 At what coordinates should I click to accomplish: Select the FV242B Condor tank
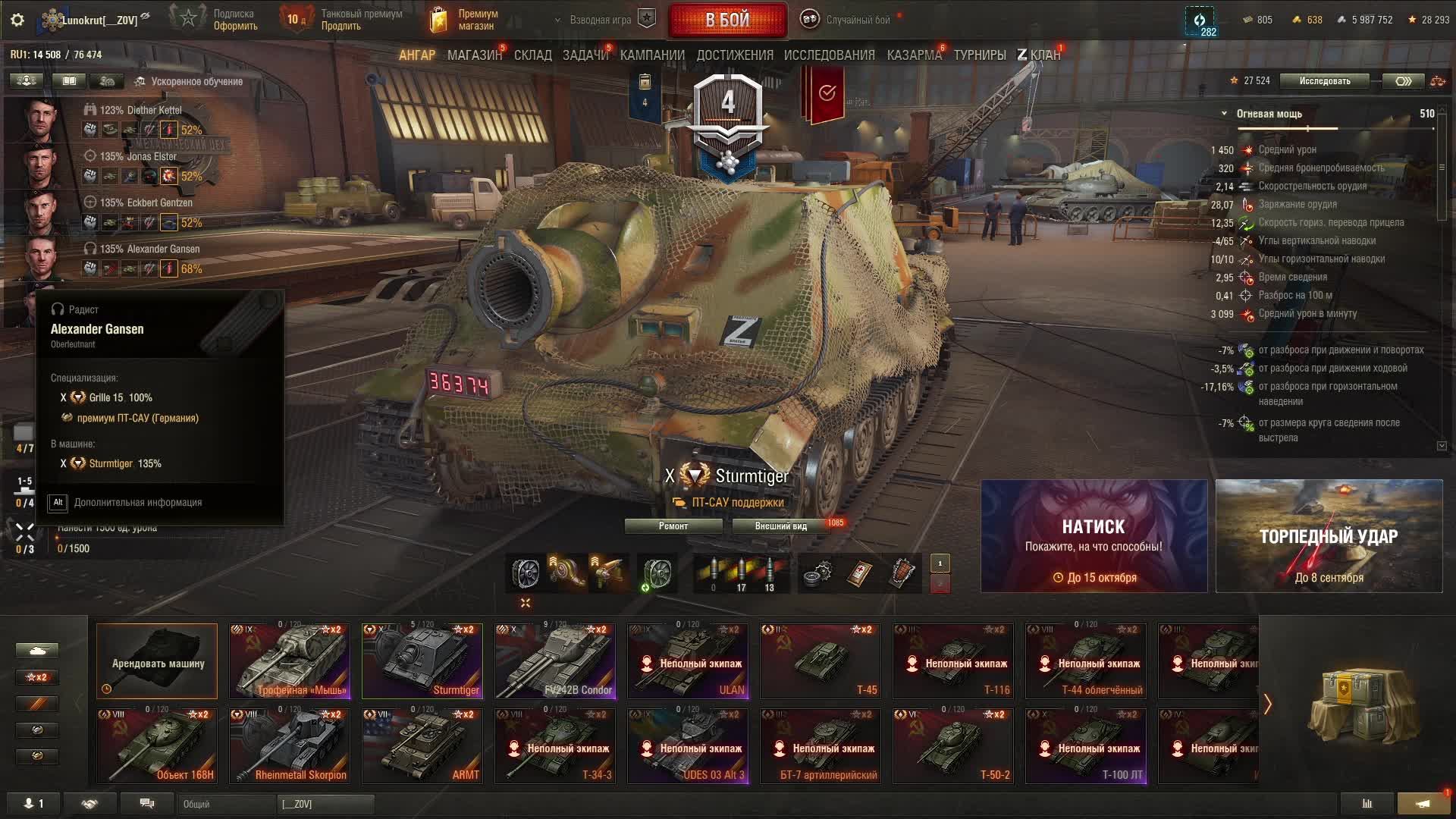pos(555,661)
